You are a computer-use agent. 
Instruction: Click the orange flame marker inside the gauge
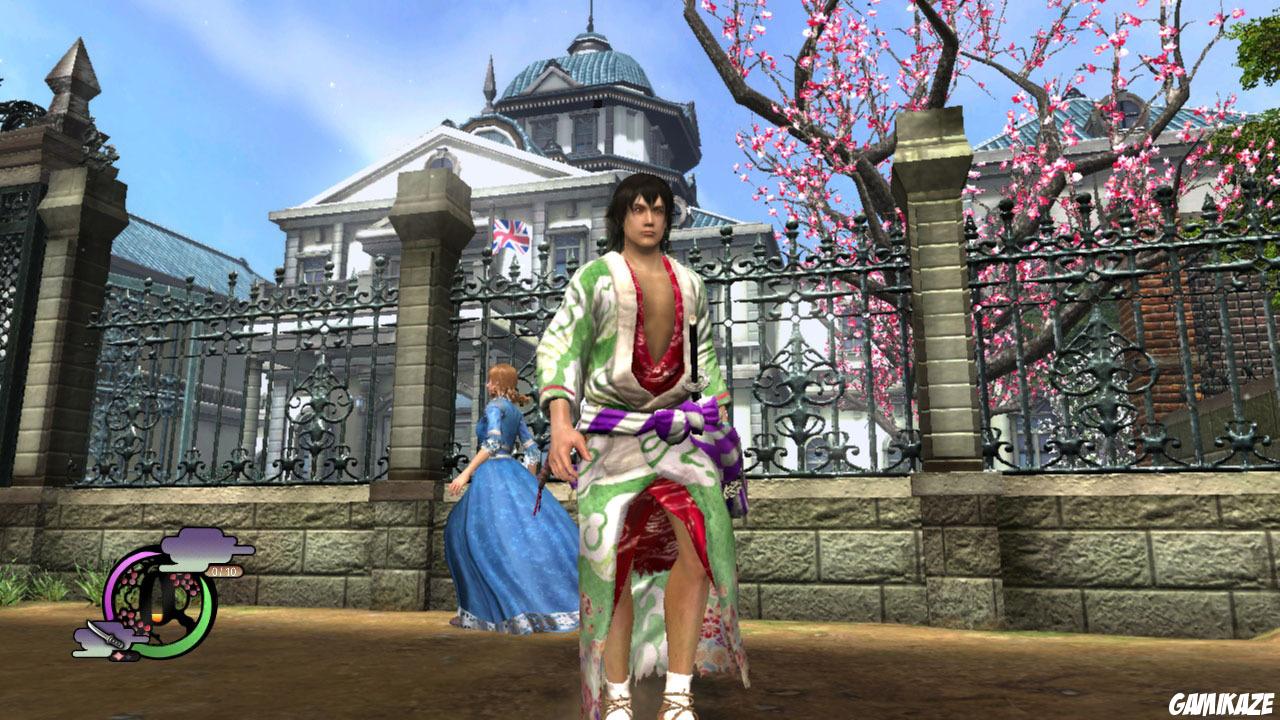(x=157, y=616)
